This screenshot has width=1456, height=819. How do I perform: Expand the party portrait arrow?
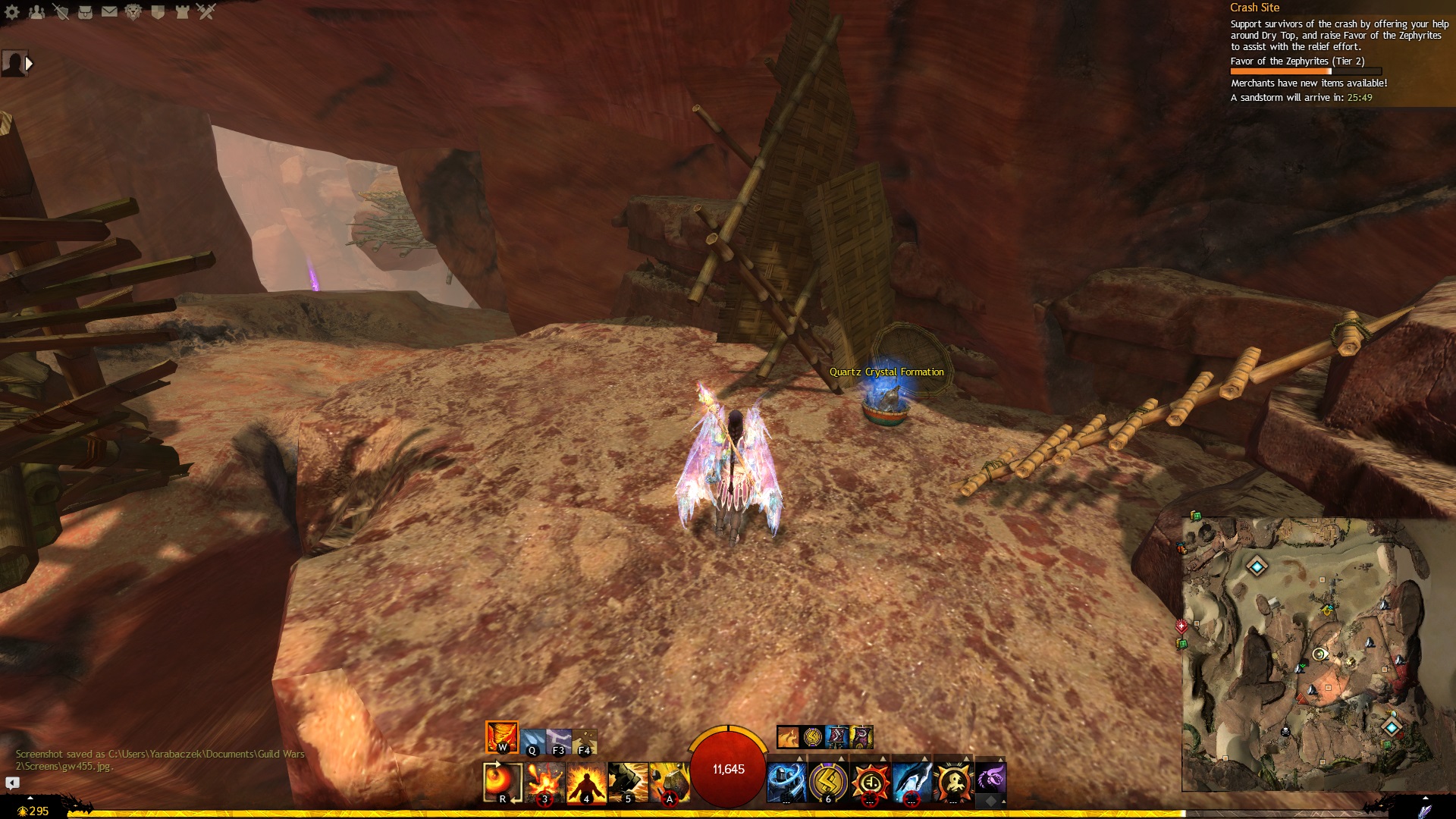[x=29, y=64]
